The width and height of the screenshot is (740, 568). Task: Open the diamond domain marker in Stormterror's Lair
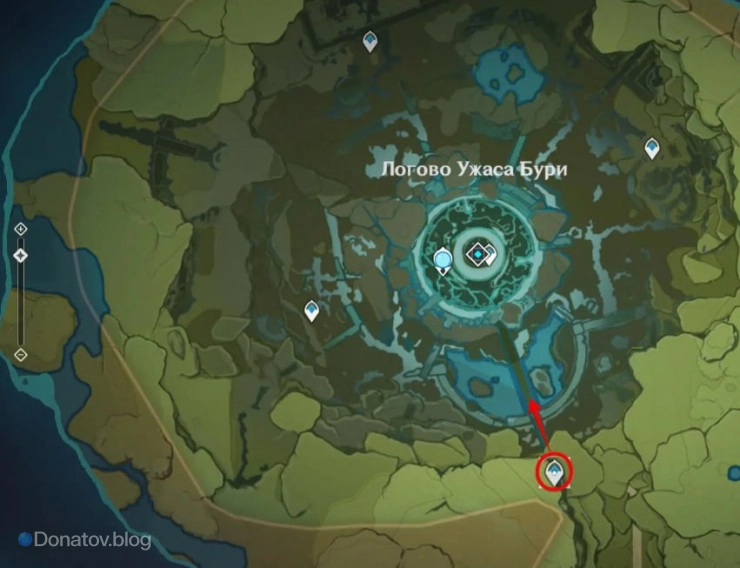pos(481,256)
